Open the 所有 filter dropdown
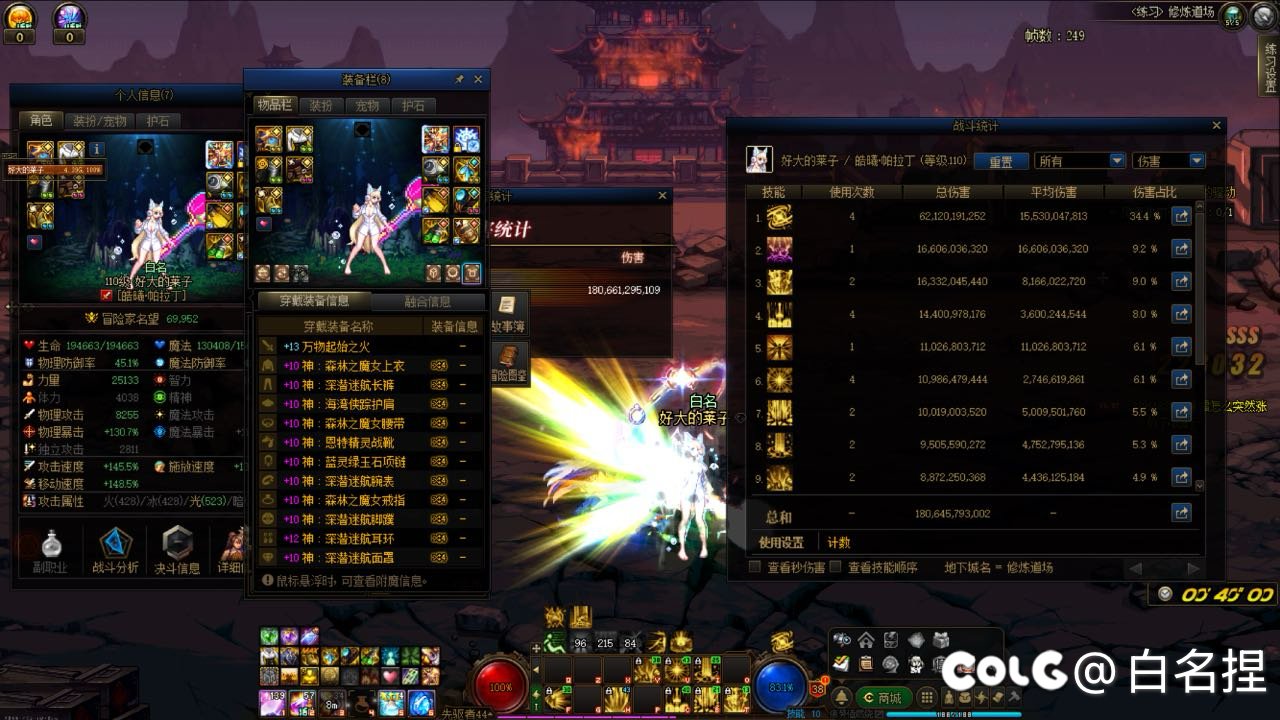Image resolution: width=1280 pixels, height=720 pixels. [x=1079, y=161]
